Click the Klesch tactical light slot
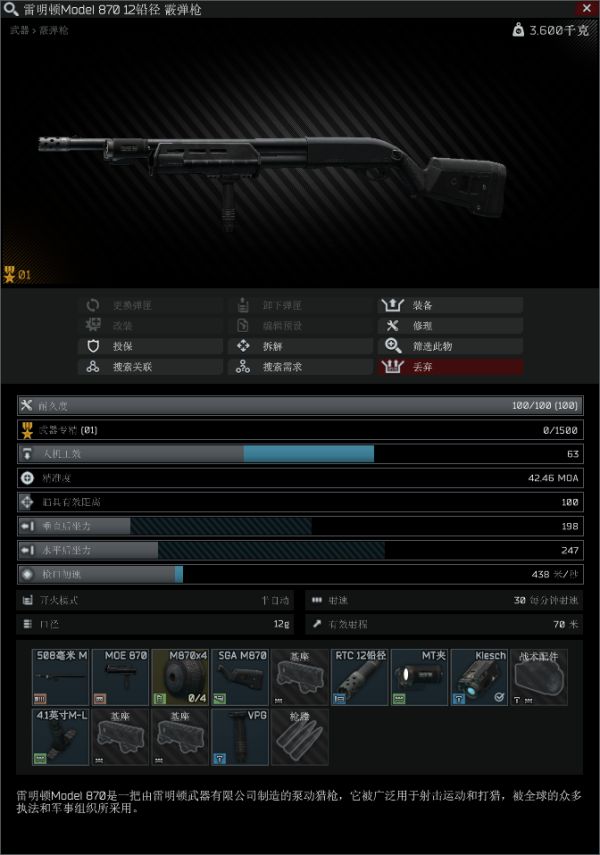 tap(480, 677)
